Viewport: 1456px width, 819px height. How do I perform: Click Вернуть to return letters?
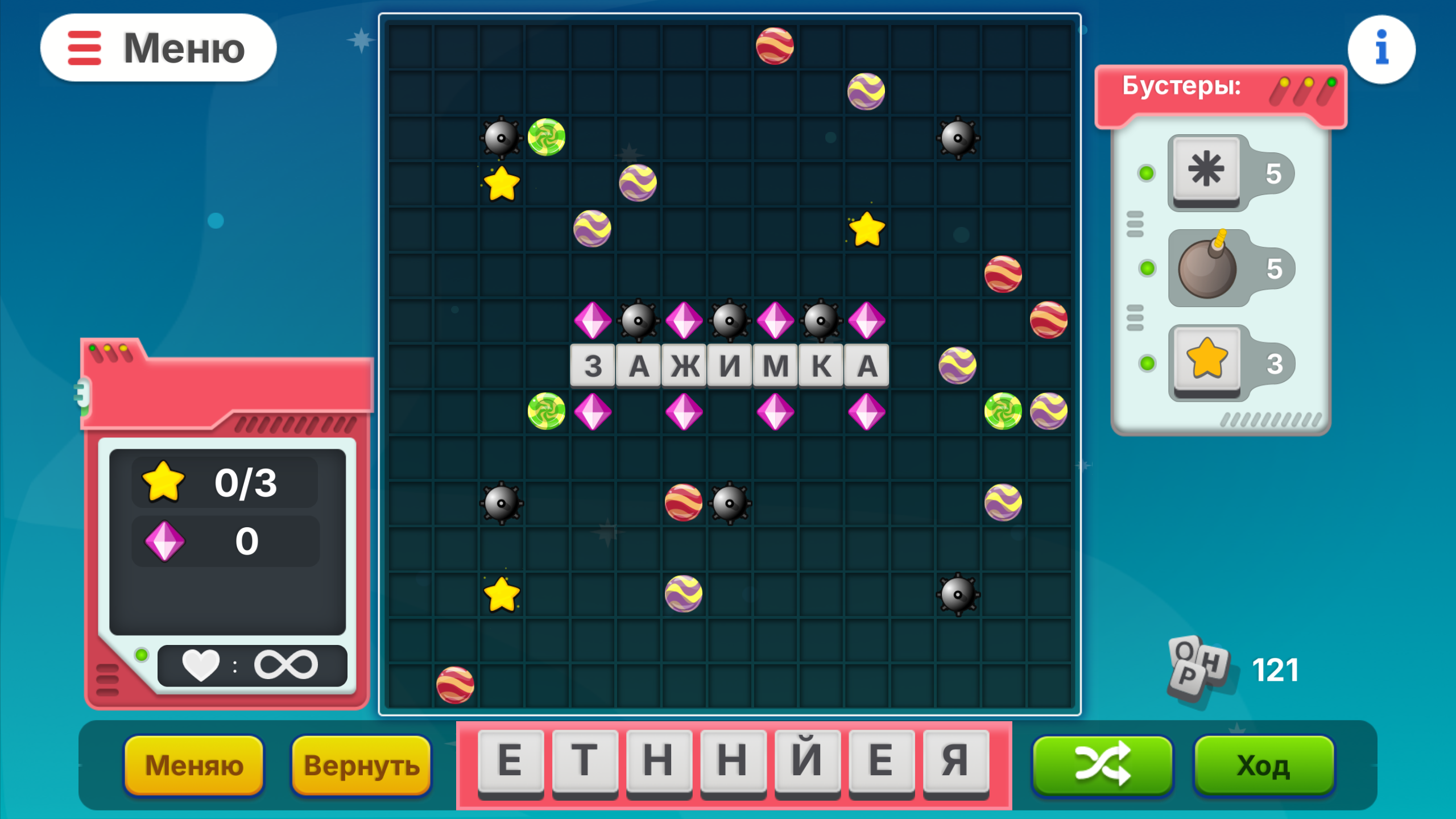[x=361, y=766]
